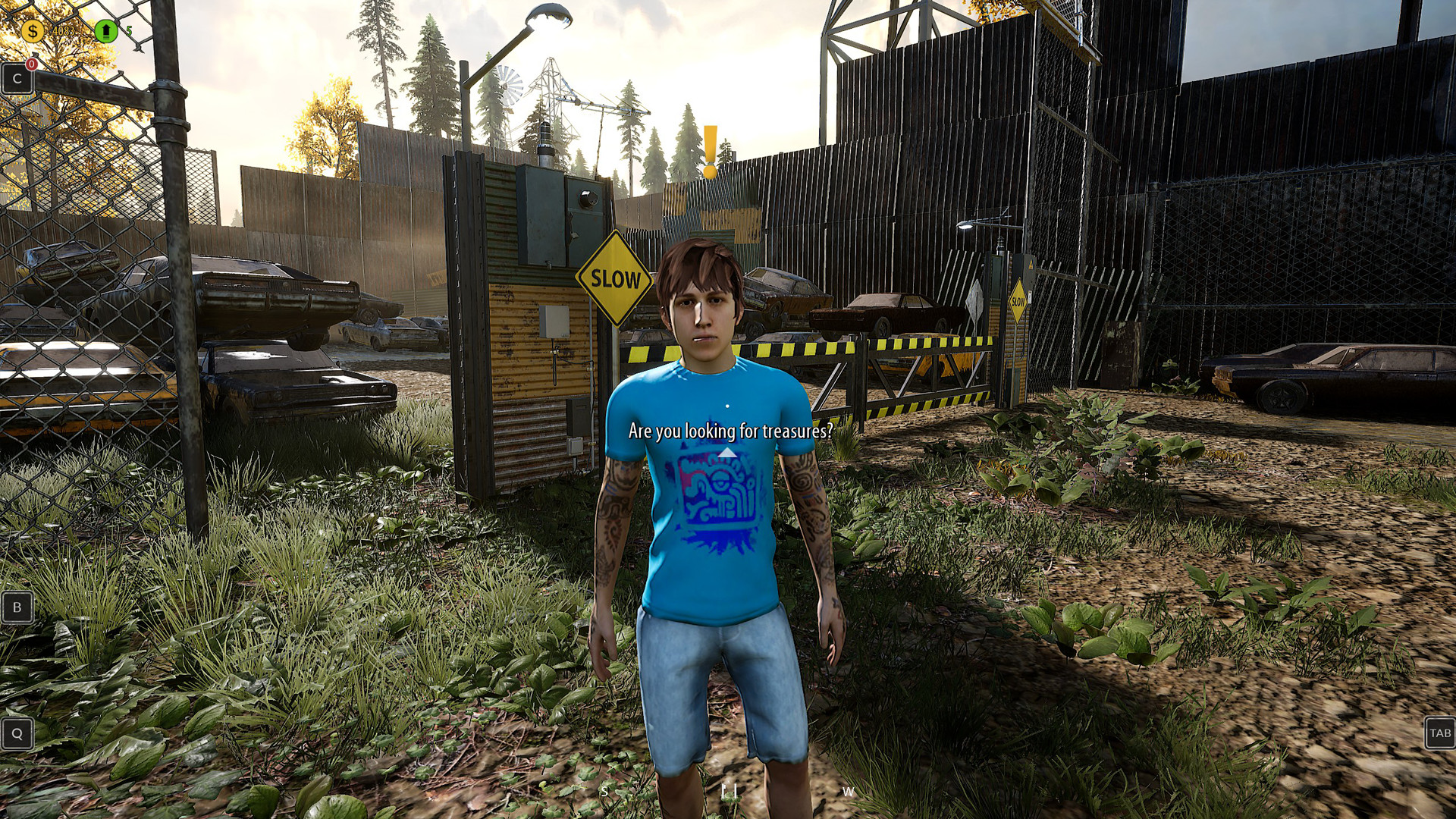
Task: Click the green level-up arrow icon
Action: (106, 29)
